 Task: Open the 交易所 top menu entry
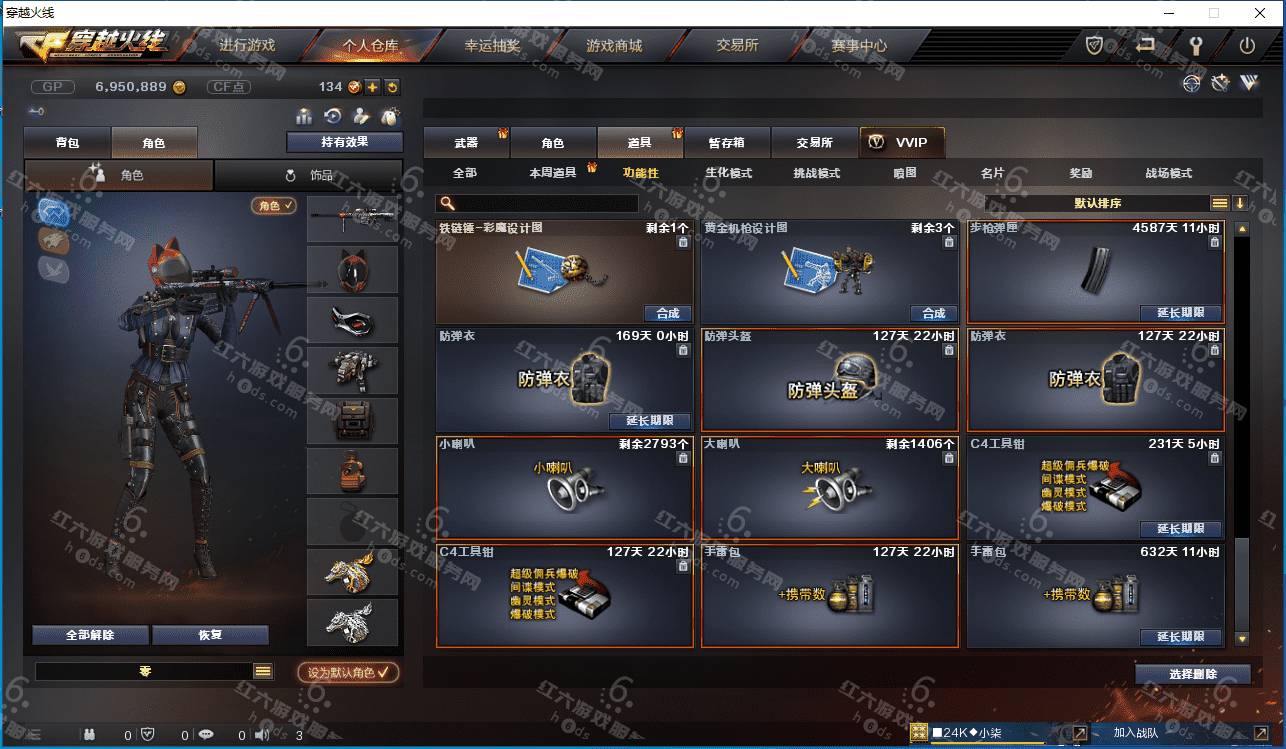[737, 46]
